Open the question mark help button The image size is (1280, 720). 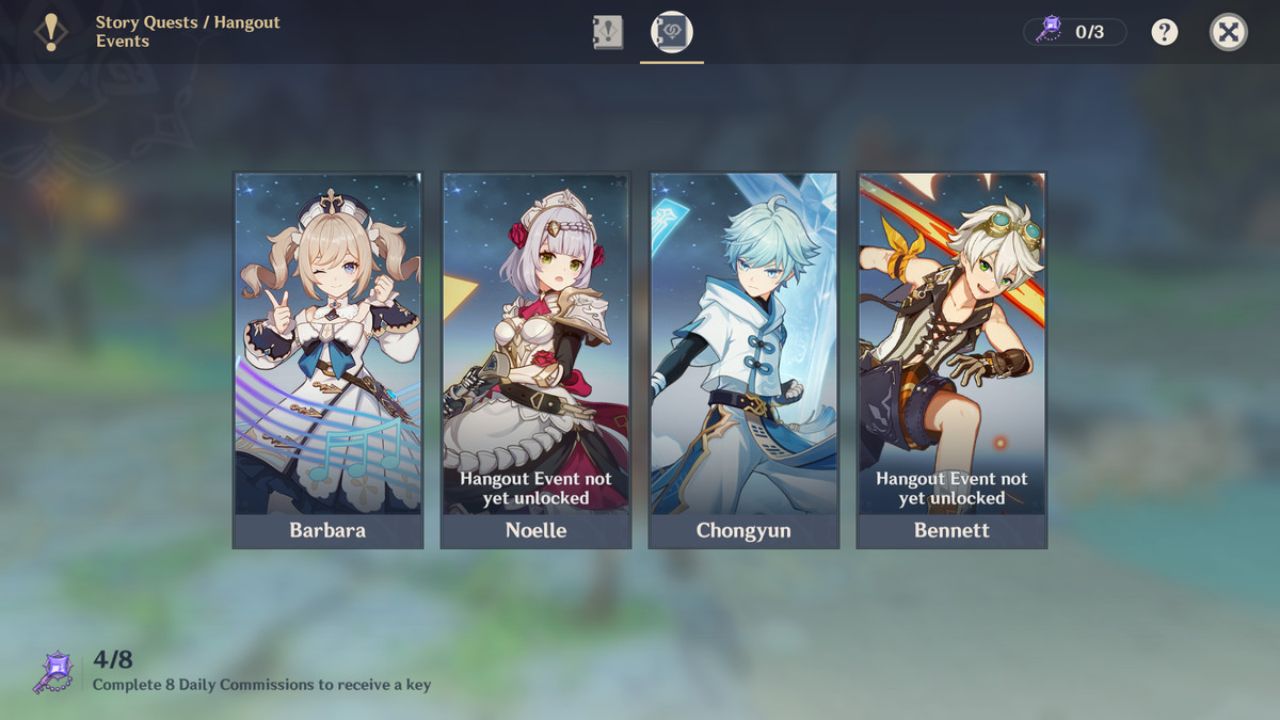[1164, 32]
